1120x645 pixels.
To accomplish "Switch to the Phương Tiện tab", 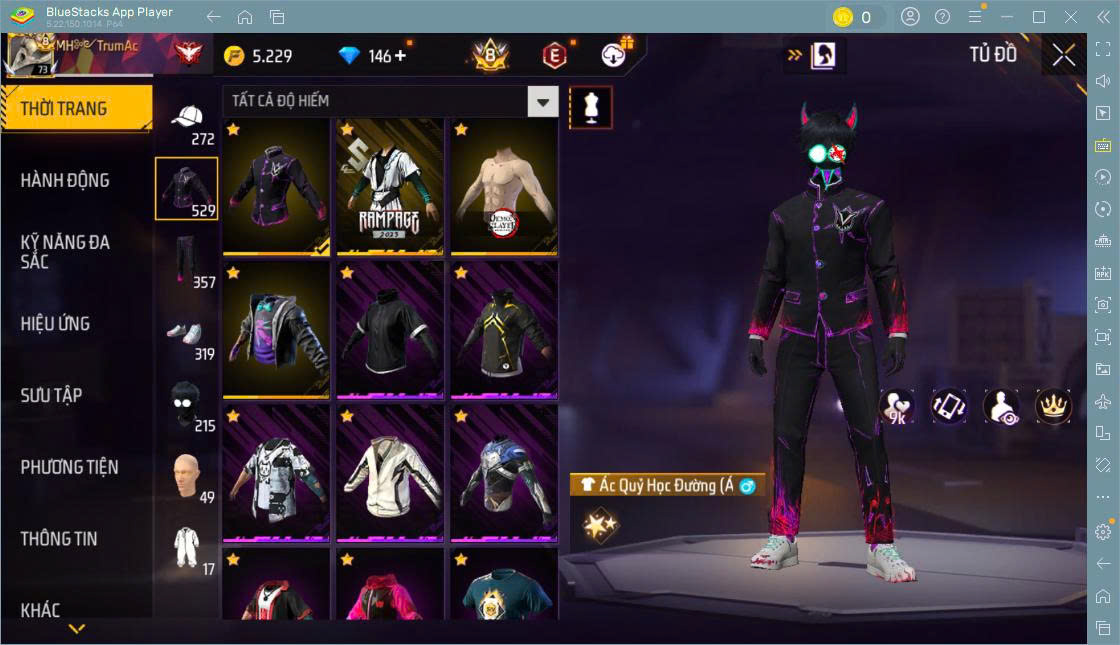I will click(x=70, y=467).
